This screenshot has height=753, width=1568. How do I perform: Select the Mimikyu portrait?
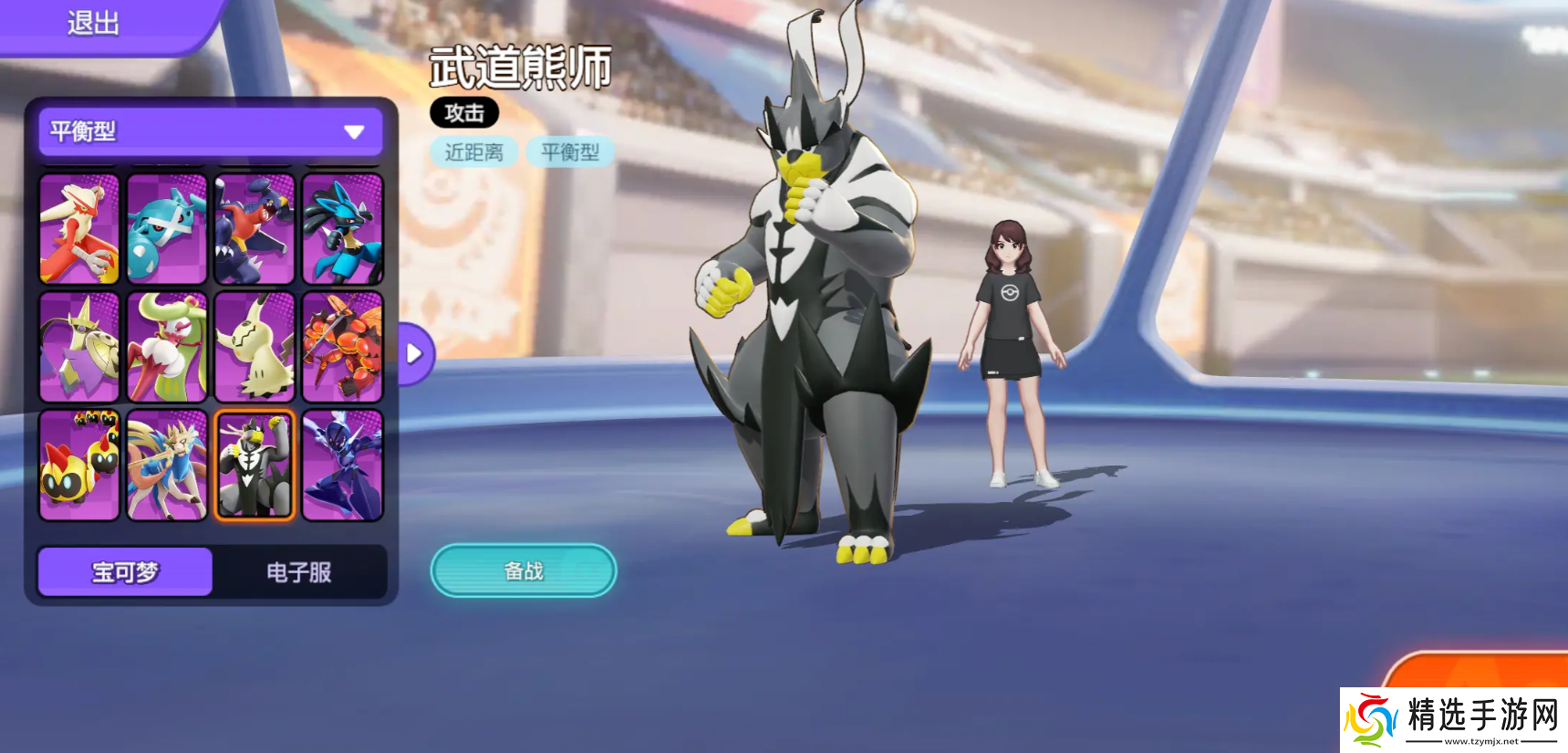point(254,346)
